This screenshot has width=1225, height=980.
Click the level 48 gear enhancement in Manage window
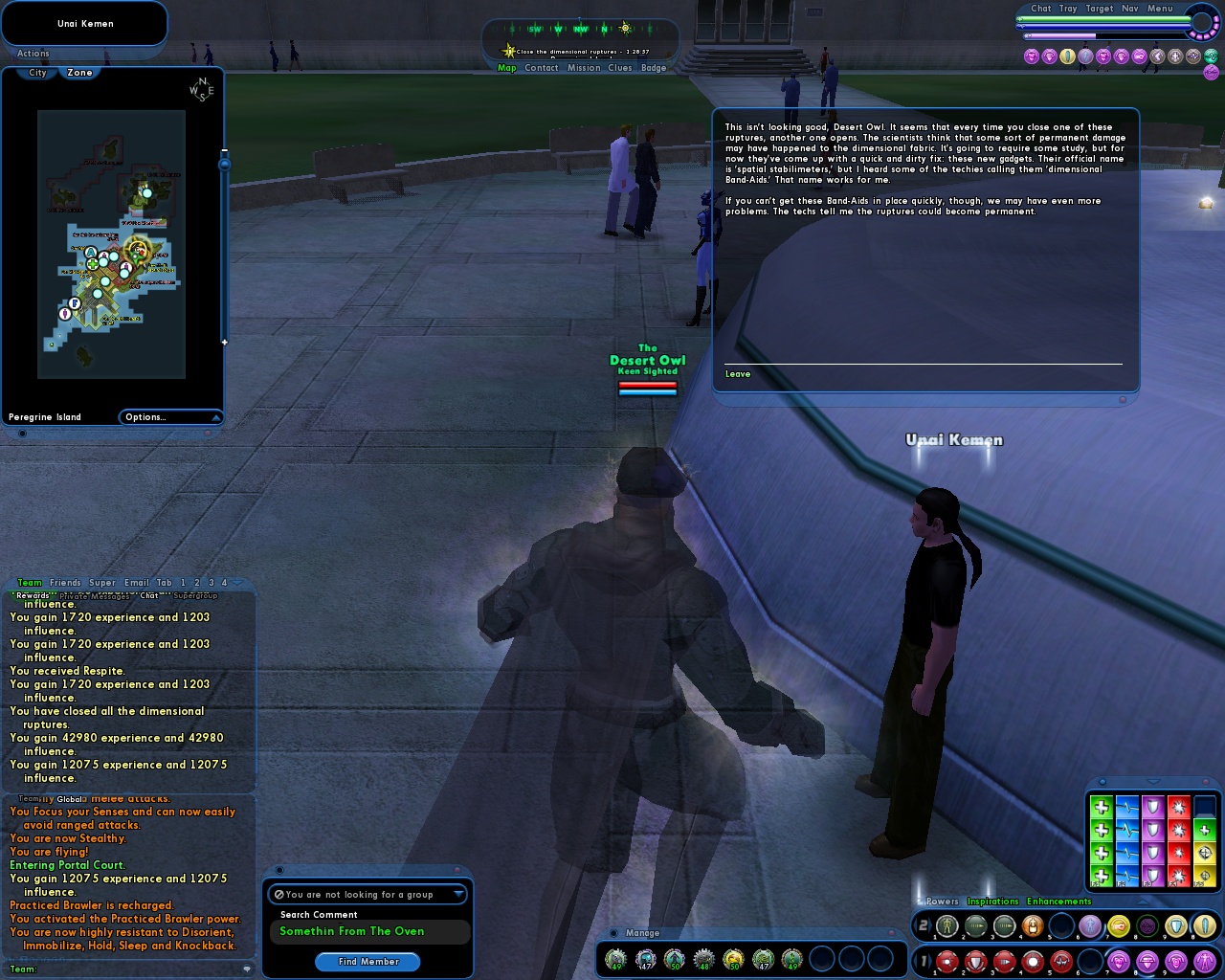tap(705, 957)
